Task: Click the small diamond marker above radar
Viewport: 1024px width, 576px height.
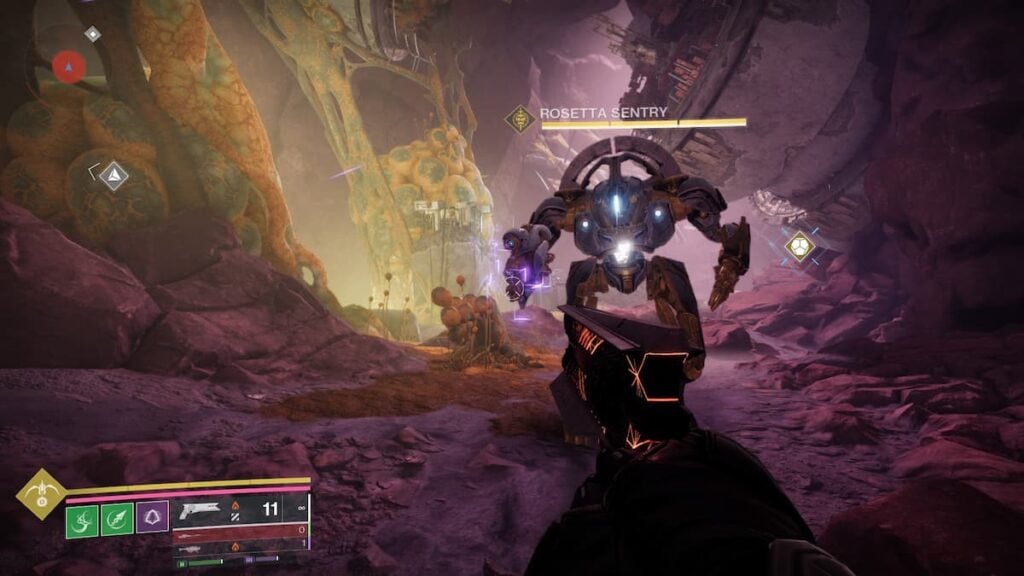Action: click(92, 34)
